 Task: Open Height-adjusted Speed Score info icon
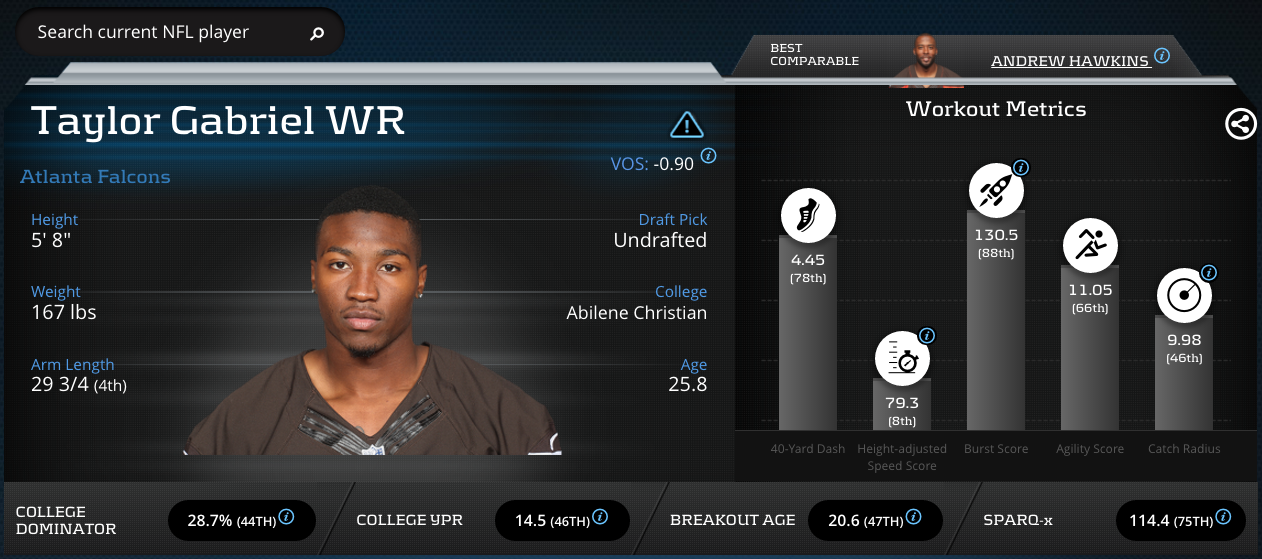click(927, 336)
